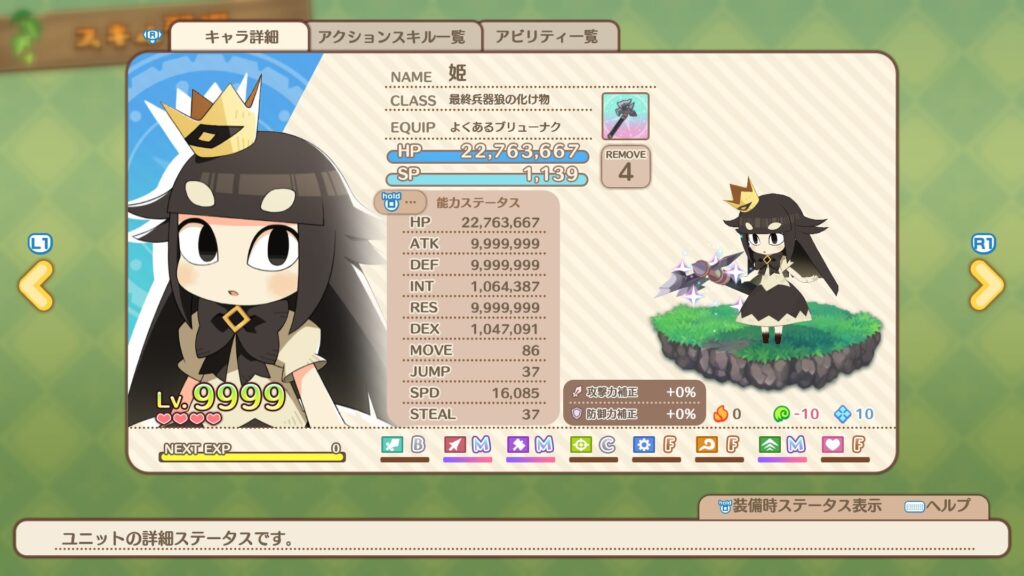Show the next character with the right arrow

(x=986, y=285)
